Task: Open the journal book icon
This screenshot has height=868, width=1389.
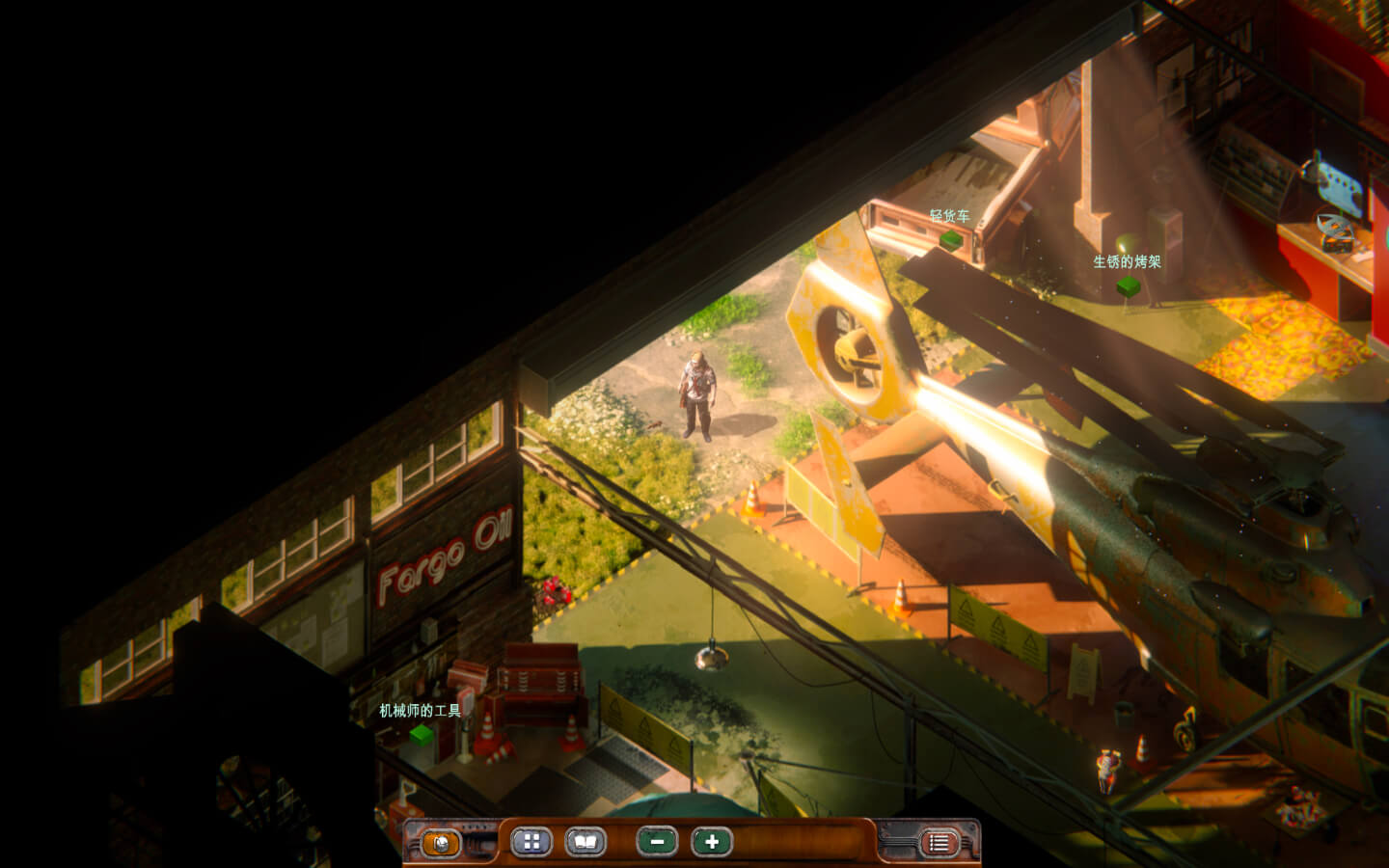Action: (x=585, y=842)
